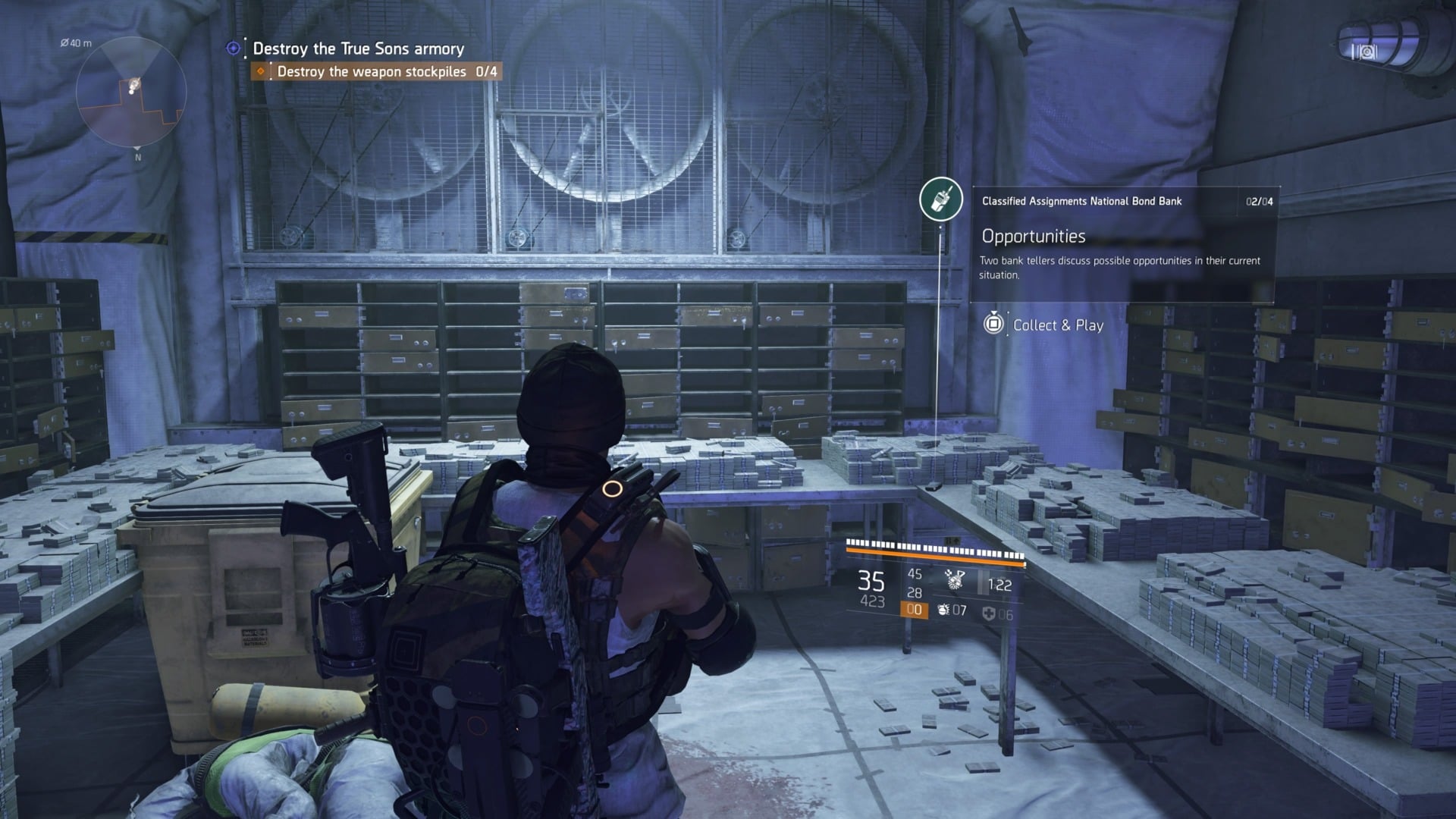Click the mission objective marker icon beside the title
This screenshot has width=1456, height=819.
point(233,49)
